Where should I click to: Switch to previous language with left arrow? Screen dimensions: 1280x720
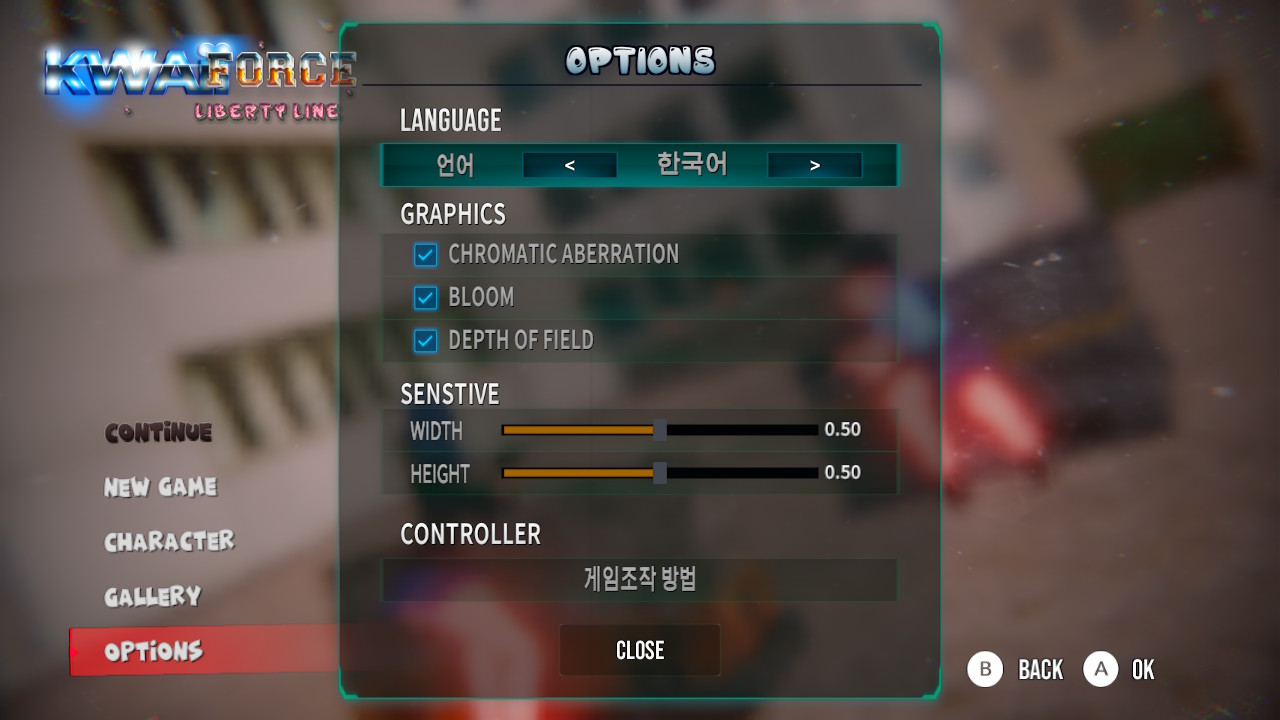pyautogui.click(x=569, y=166)
